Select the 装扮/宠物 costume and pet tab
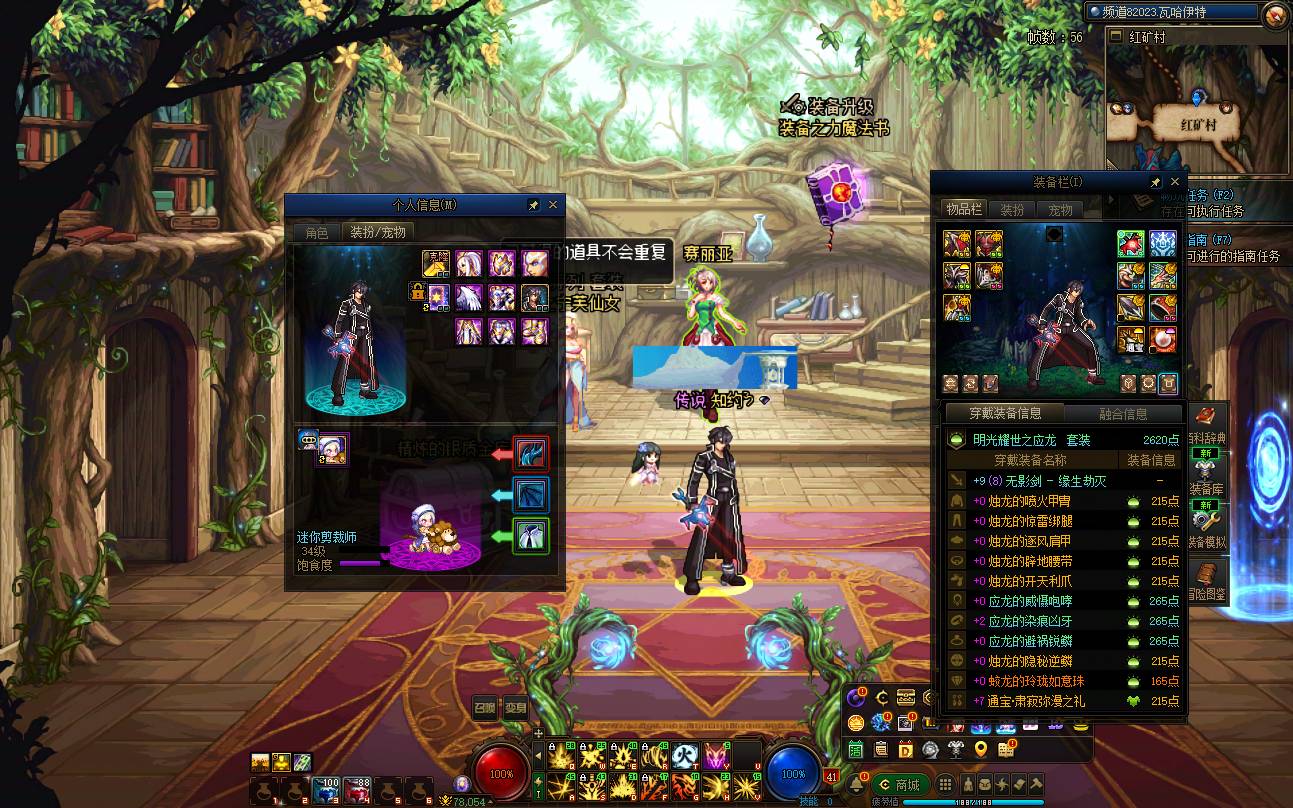 pos(376,232)
